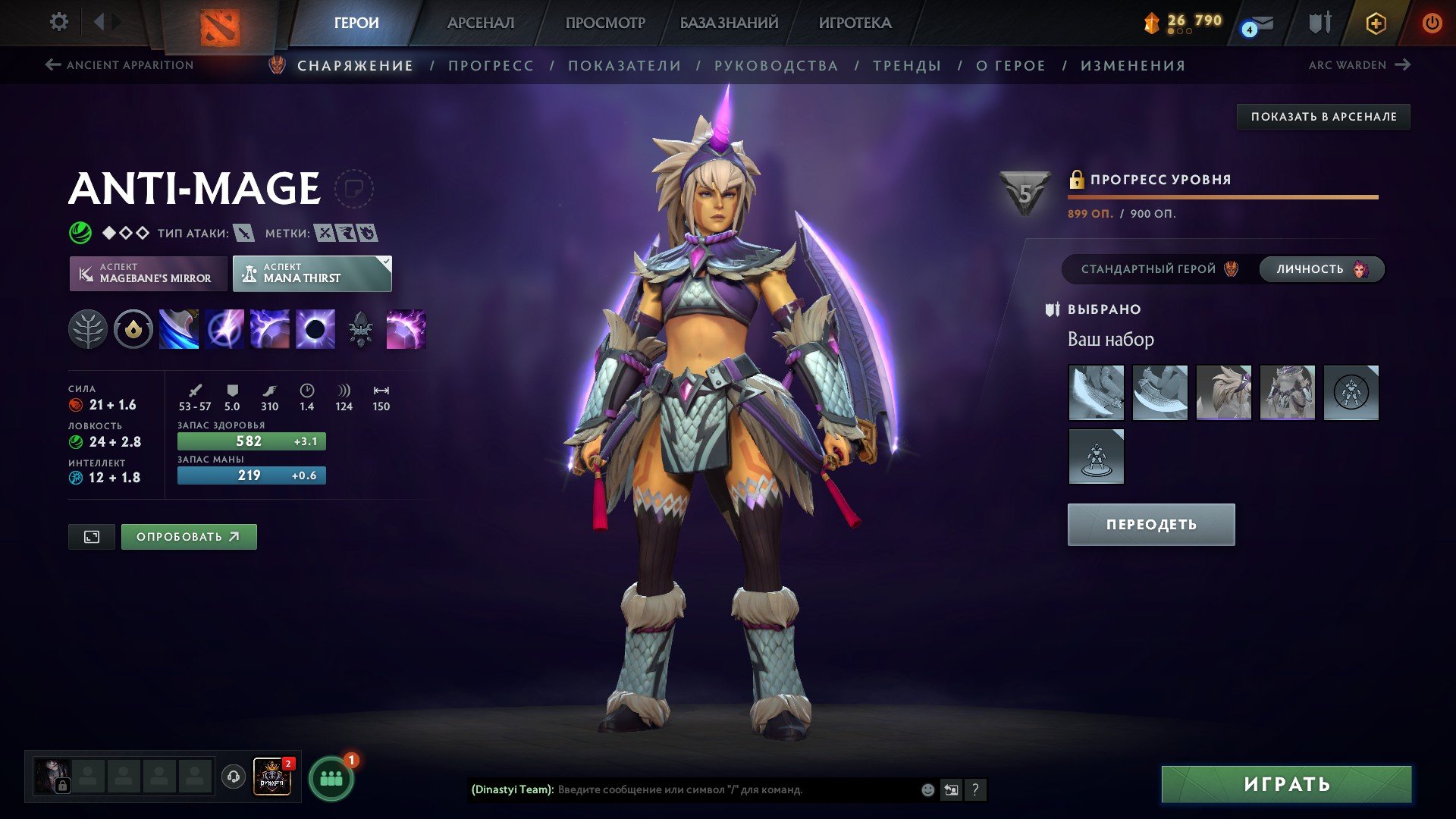The image size is (1456, 819).
Task: View the Blink ability icon
Action: tap(224, 328)
